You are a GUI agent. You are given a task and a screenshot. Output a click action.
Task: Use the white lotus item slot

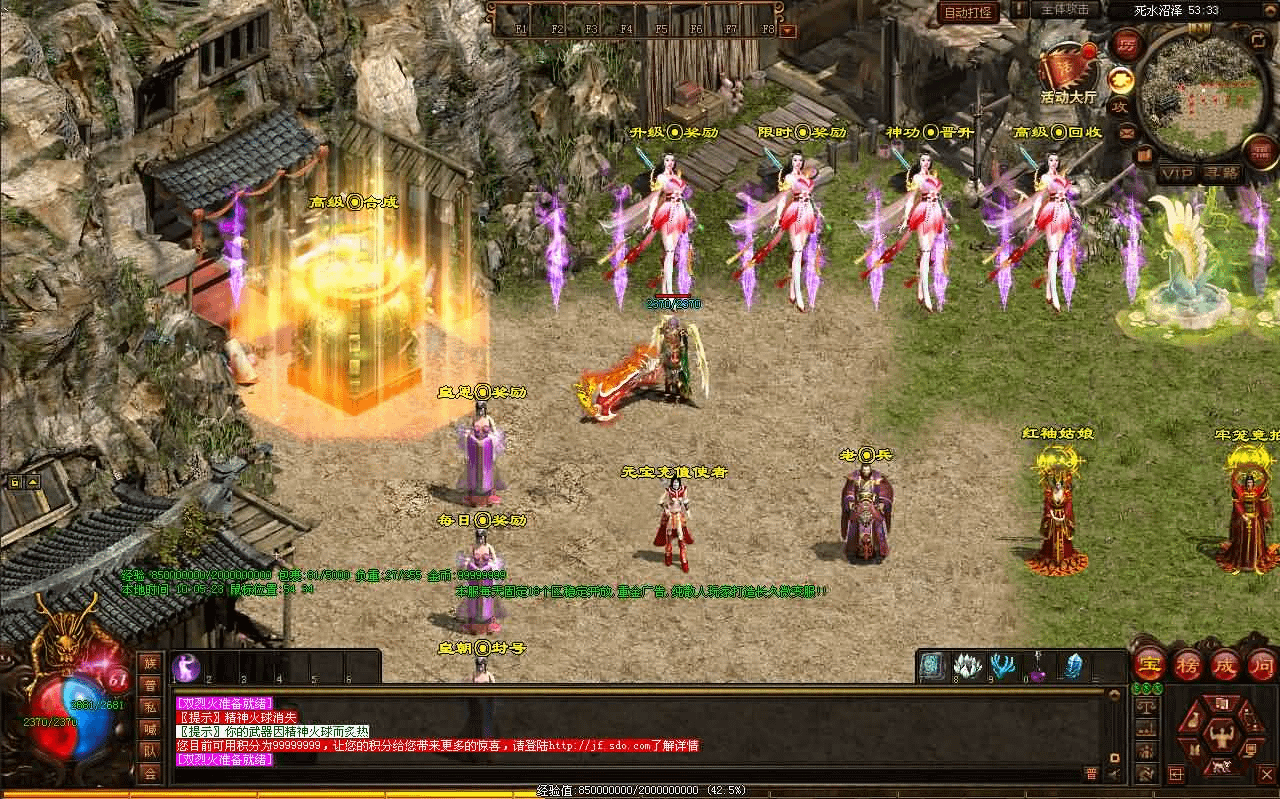coord(967,666)
